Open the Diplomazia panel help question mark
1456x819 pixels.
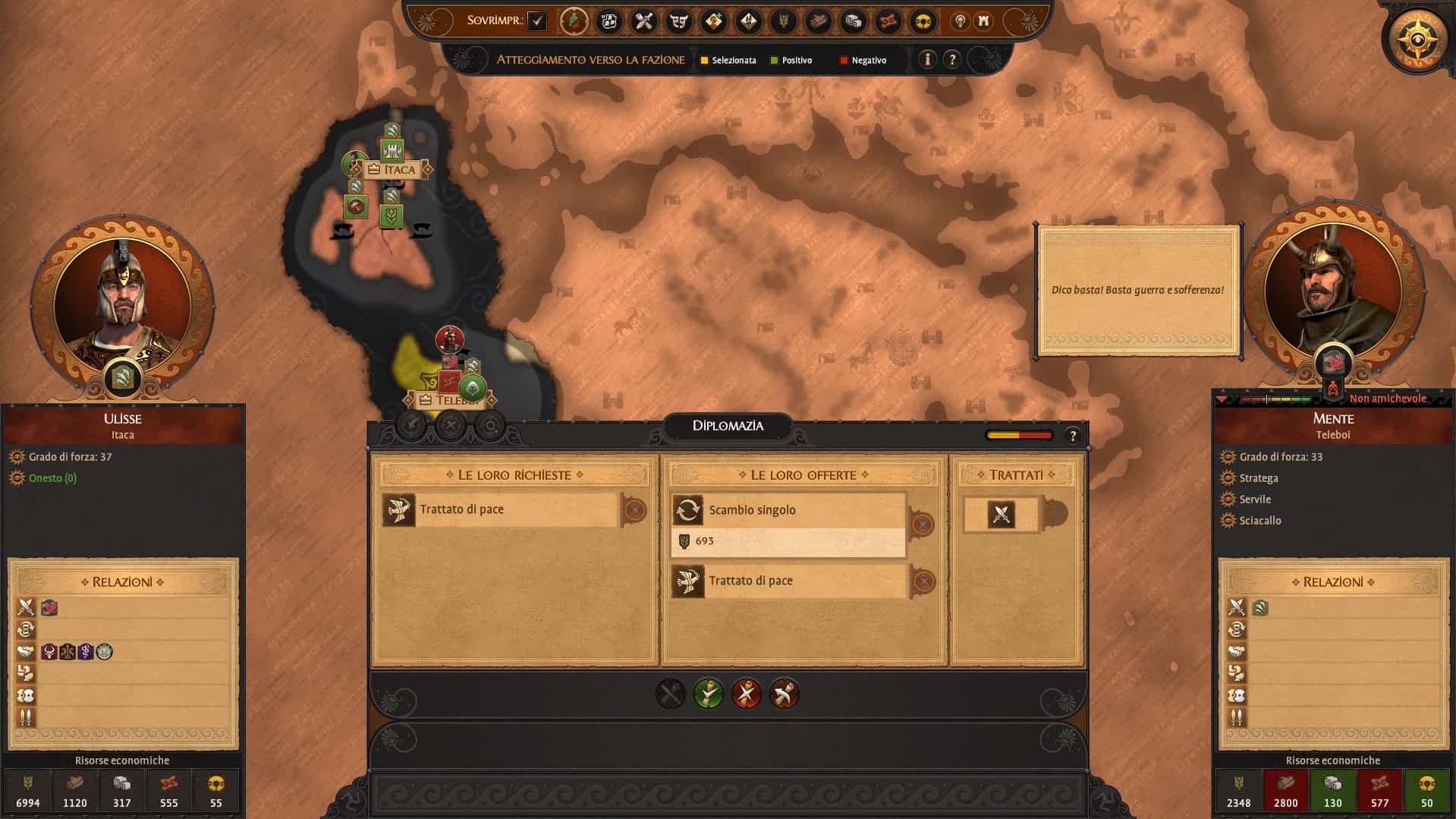coord(1072,436)
